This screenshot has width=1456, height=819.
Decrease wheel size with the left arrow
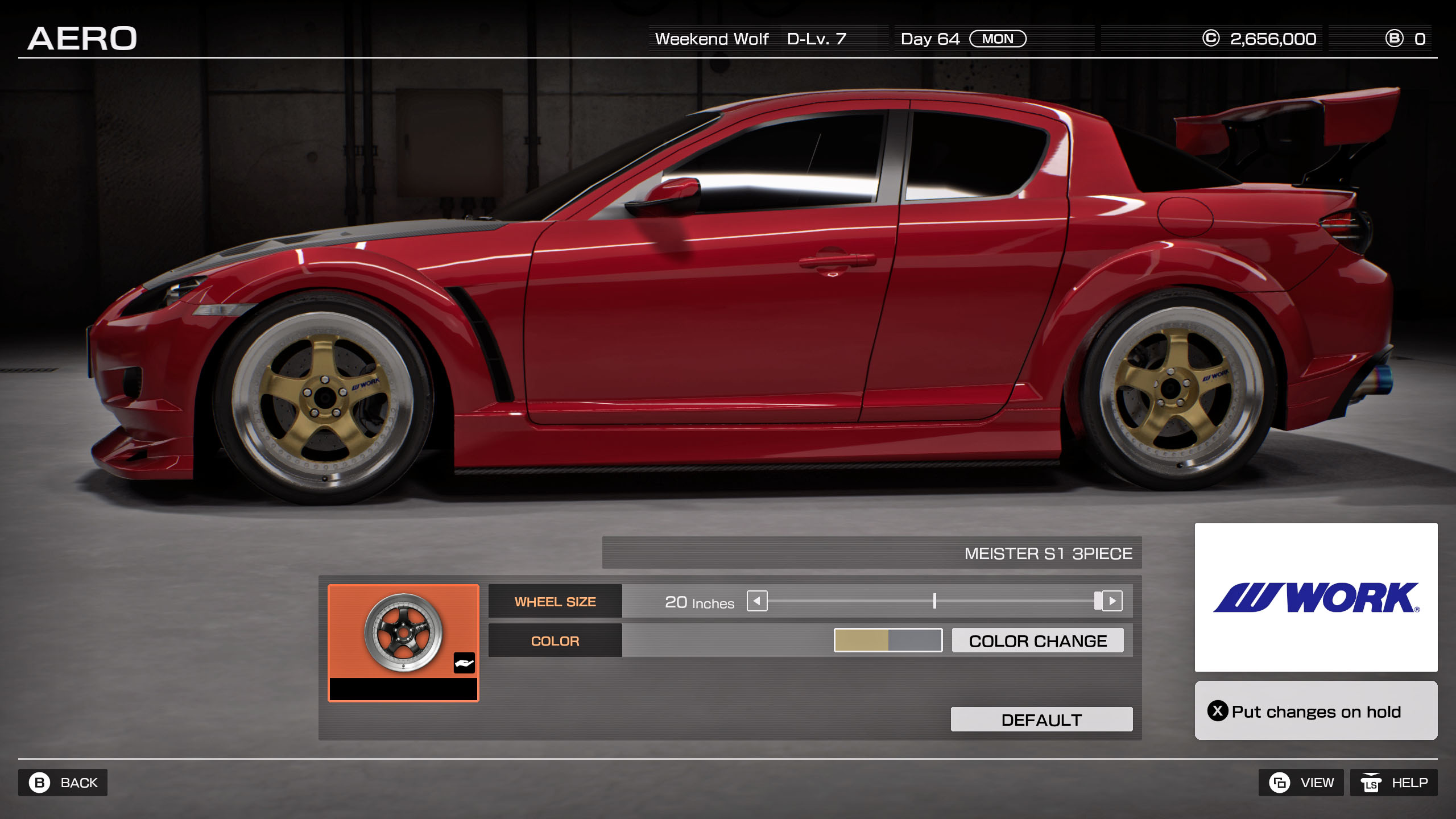[757, 601]
